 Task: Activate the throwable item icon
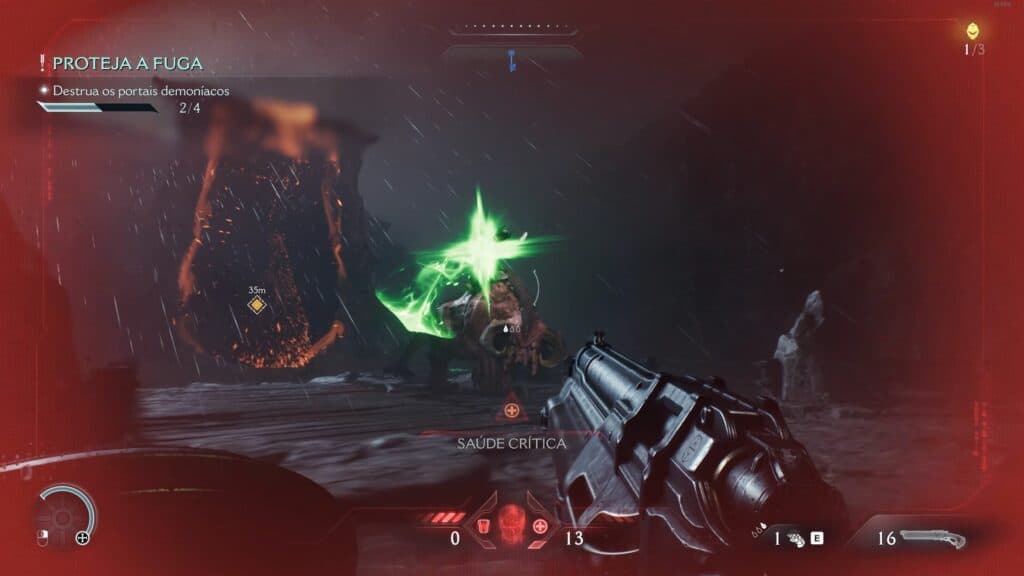click(796, 538)
